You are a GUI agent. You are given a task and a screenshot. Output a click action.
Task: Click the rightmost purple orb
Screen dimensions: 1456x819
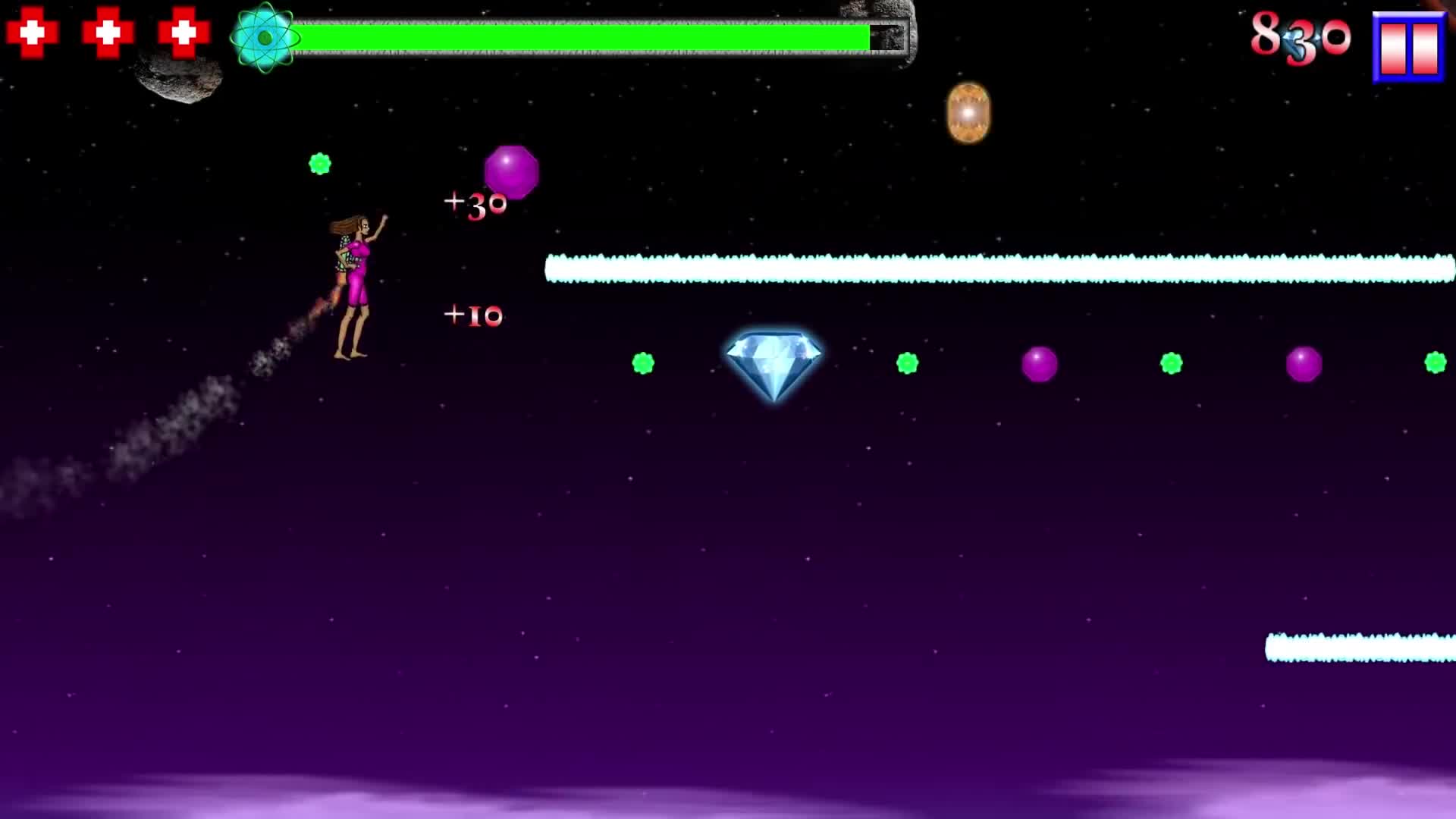pyautogui.click(x=1304, y=364)
